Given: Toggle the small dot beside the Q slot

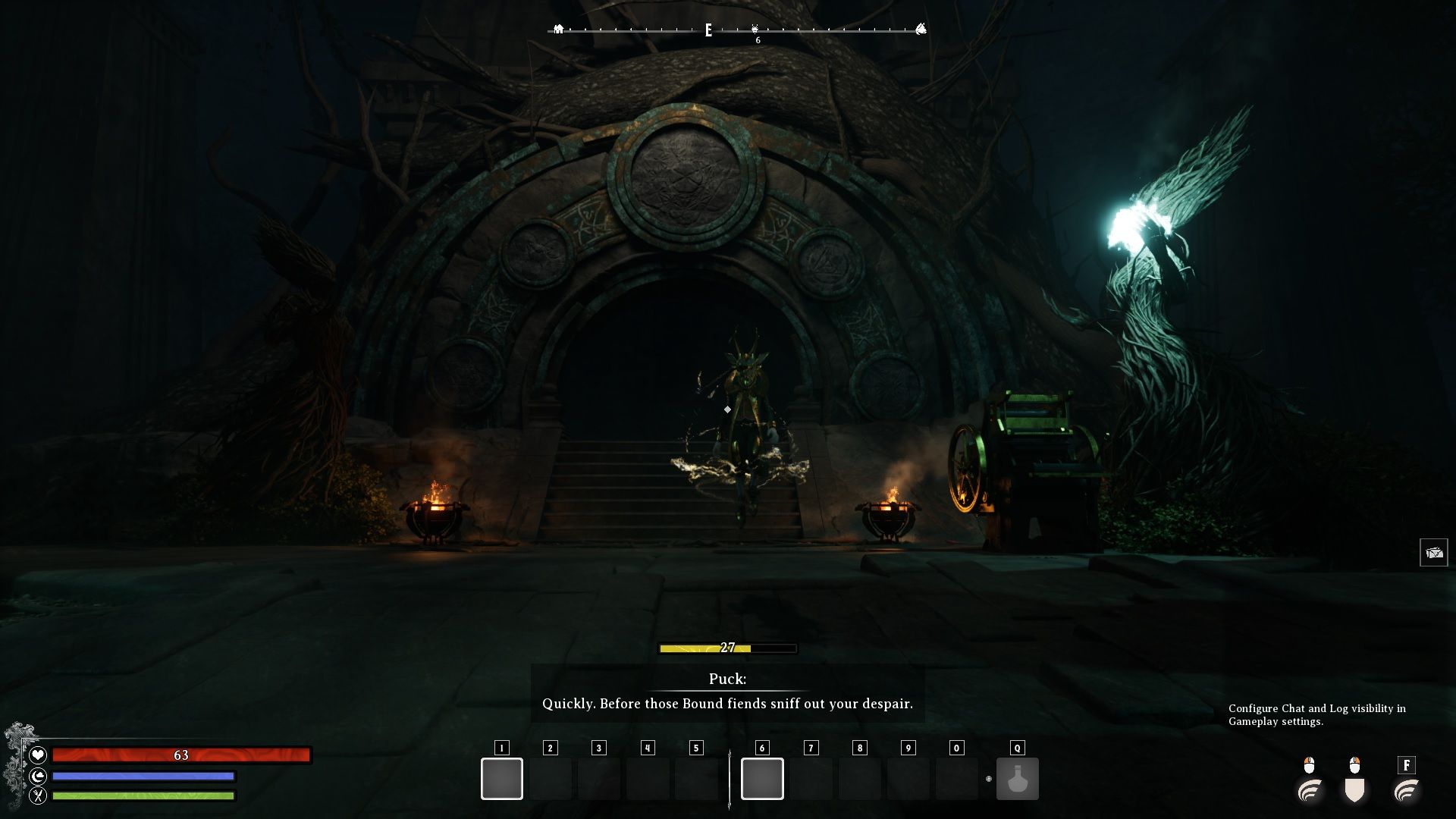Looking at the screenshot, I should pos(987,778).
